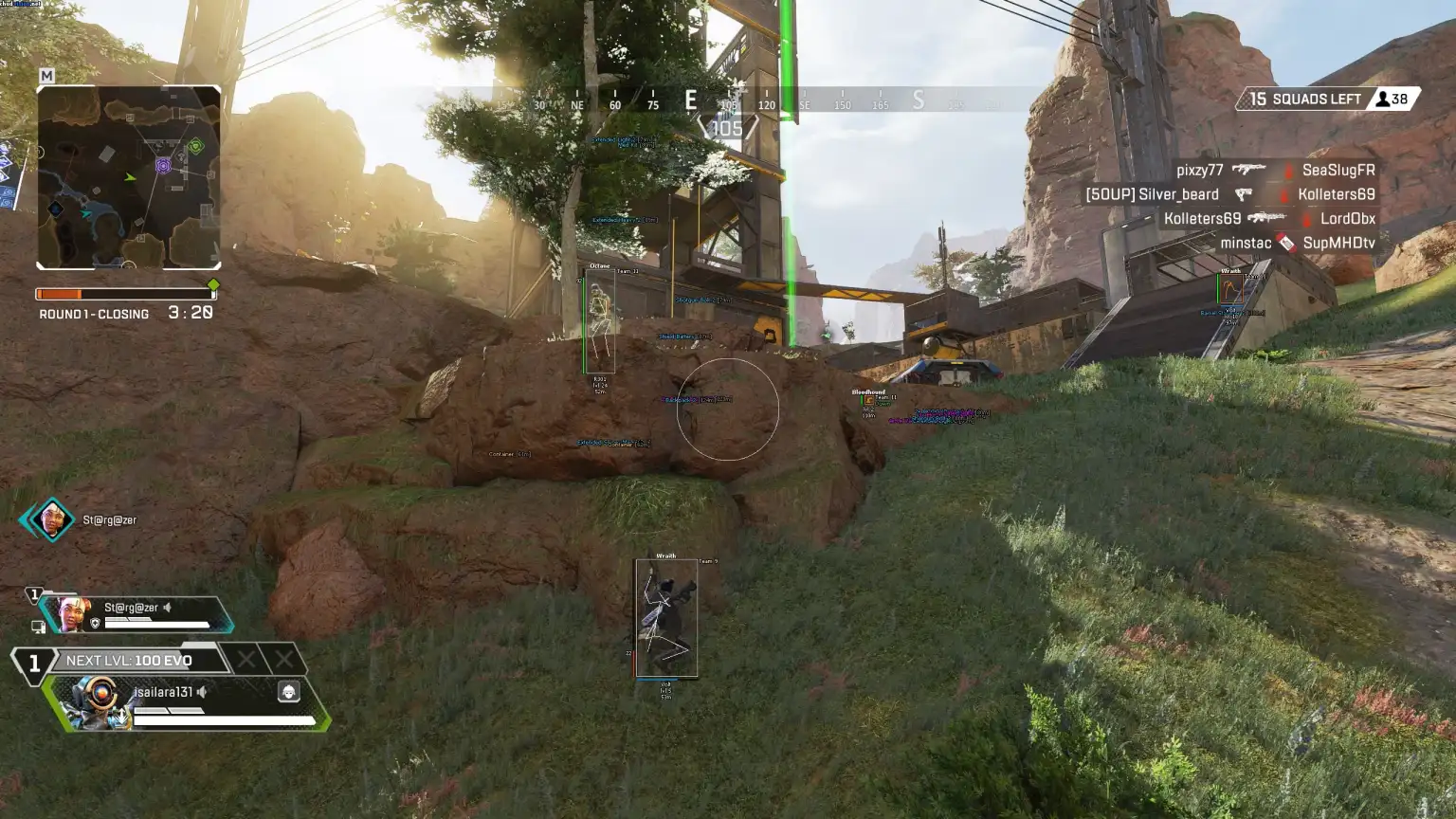Select Isailara131's squad member banner
The height and width of the screenshot is (819, 1456).
(187, 702)
